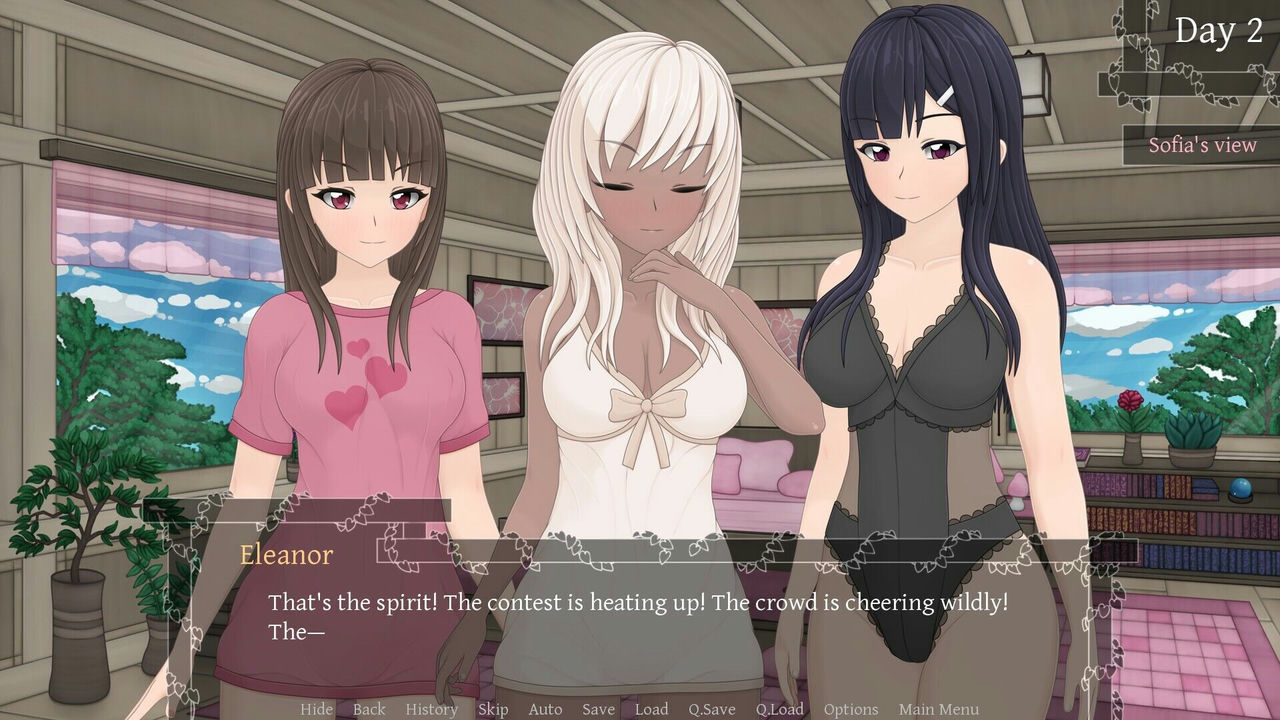Toggle Auto-advance mode
The width and height of the screenshot is (1280, 720).
546,709
